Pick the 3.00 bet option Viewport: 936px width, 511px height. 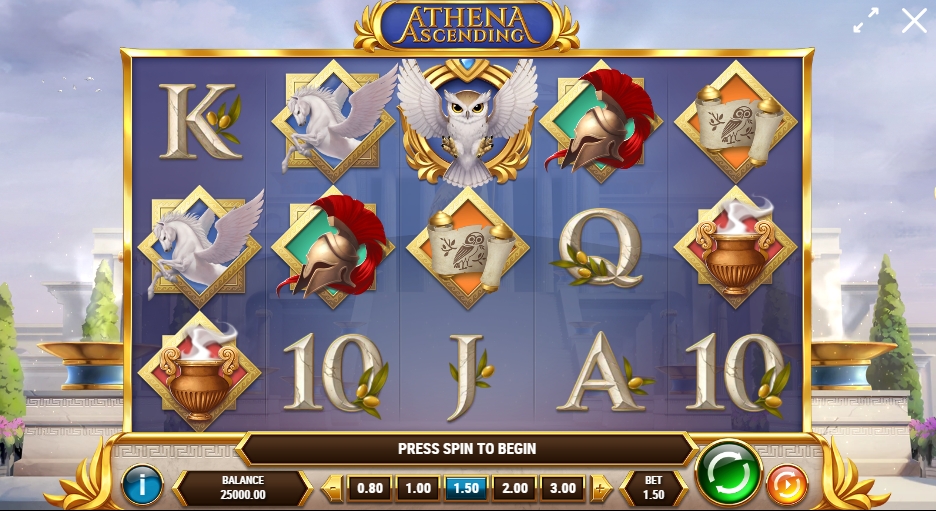point(562,488)
